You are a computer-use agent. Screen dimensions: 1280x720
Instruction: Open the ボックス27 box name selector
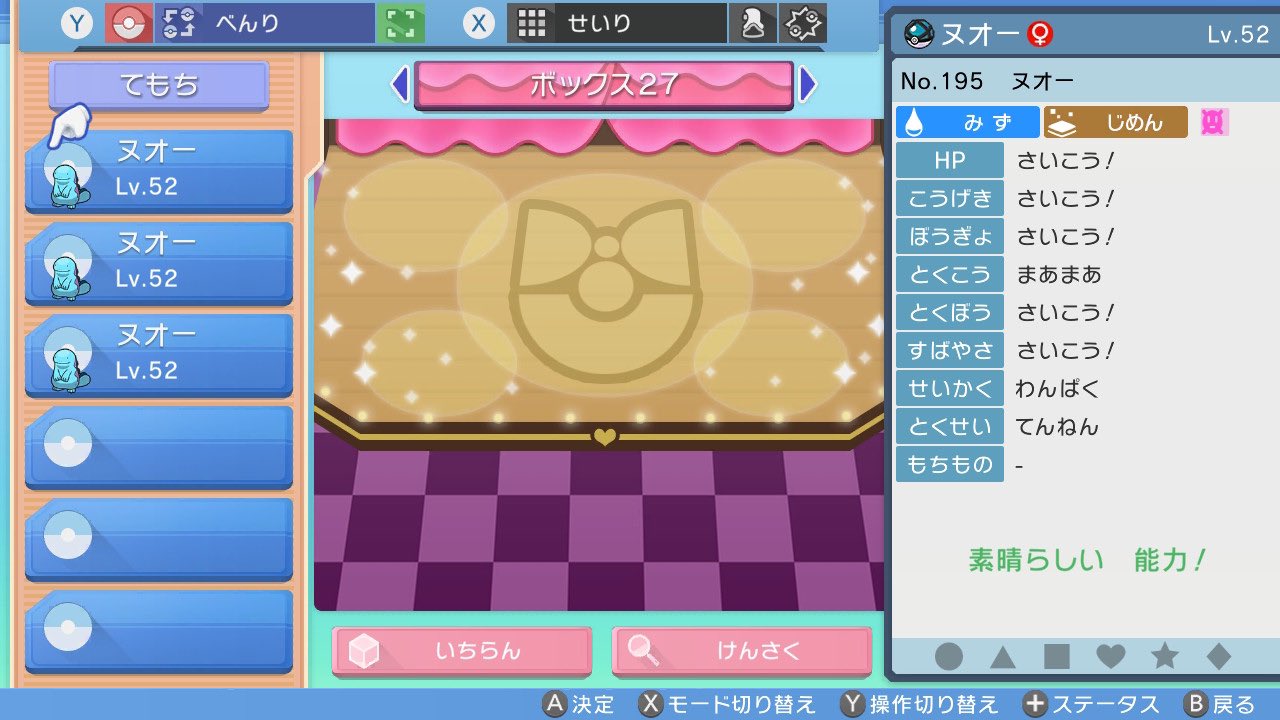pos(603,87)
